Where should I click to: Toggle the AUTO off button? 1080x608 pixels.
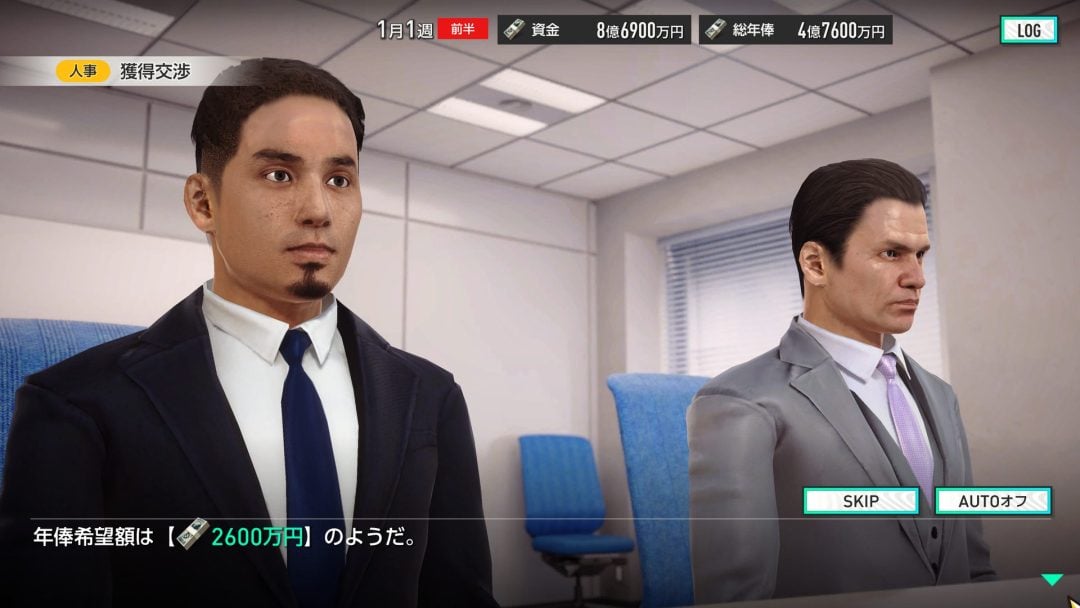click(992, 501)
